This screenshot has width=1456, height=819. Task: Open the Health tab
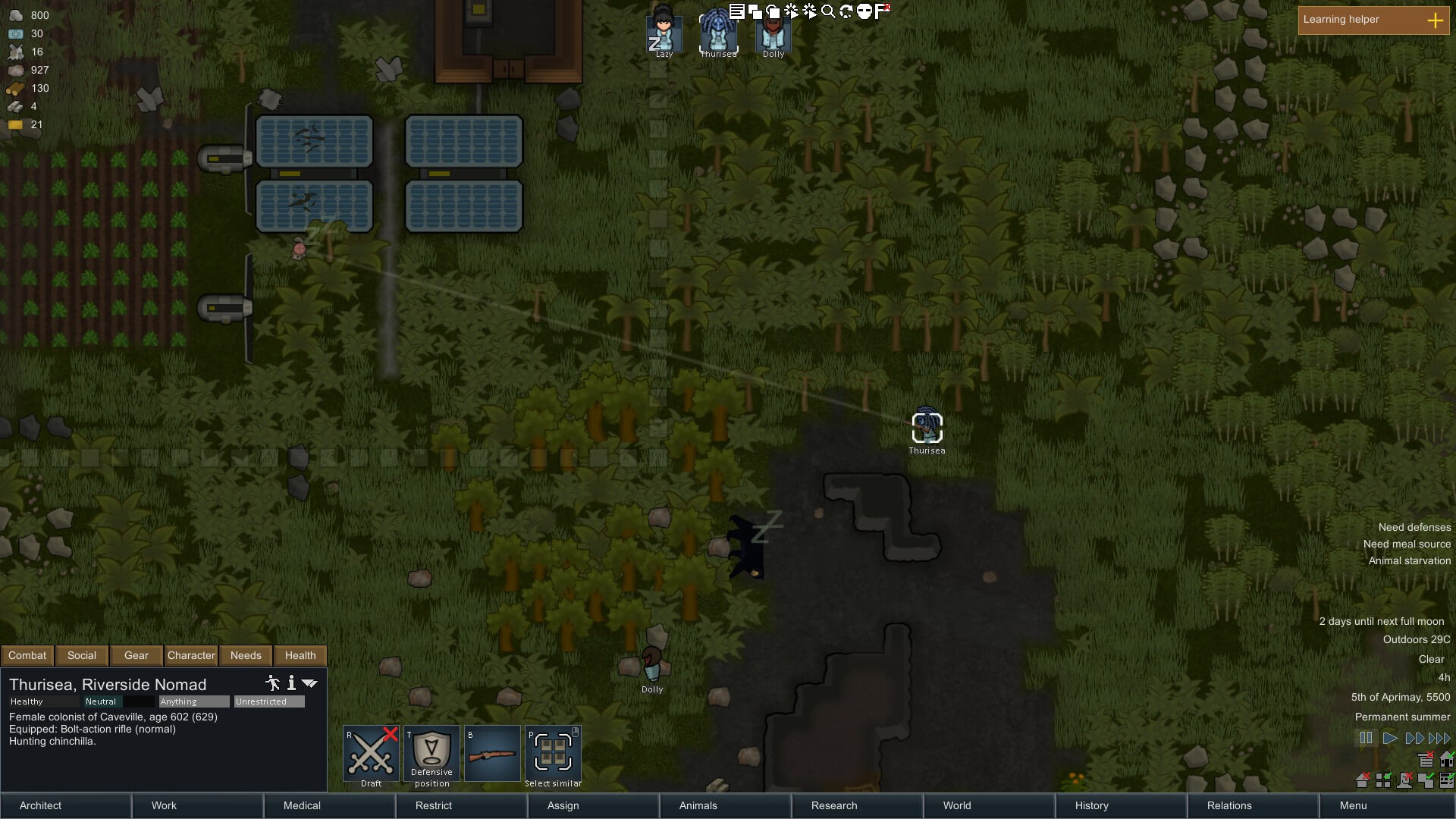coord(300,655)
